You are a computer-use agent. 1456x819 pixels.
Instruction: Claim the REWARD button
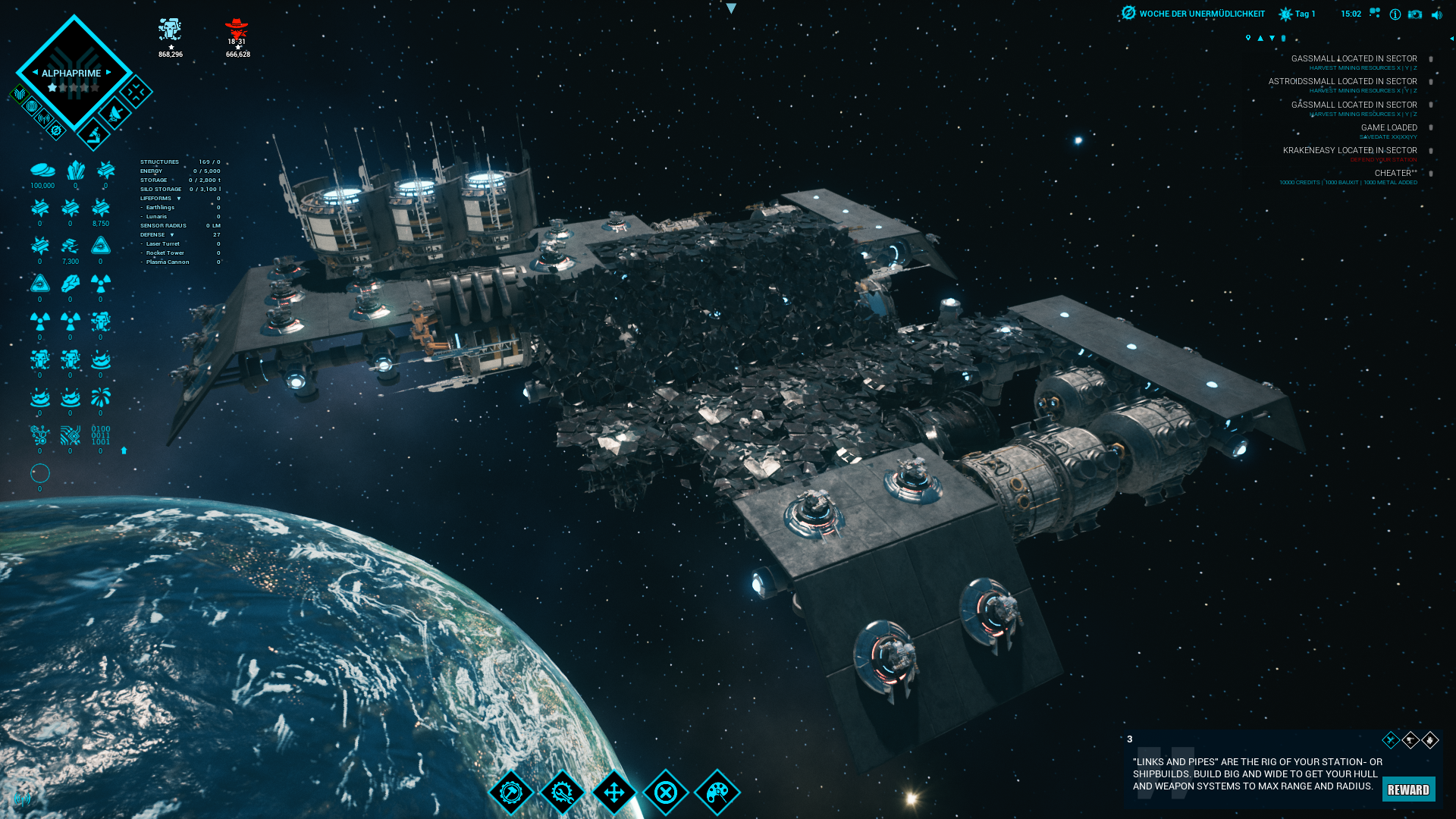(1408, 789)
